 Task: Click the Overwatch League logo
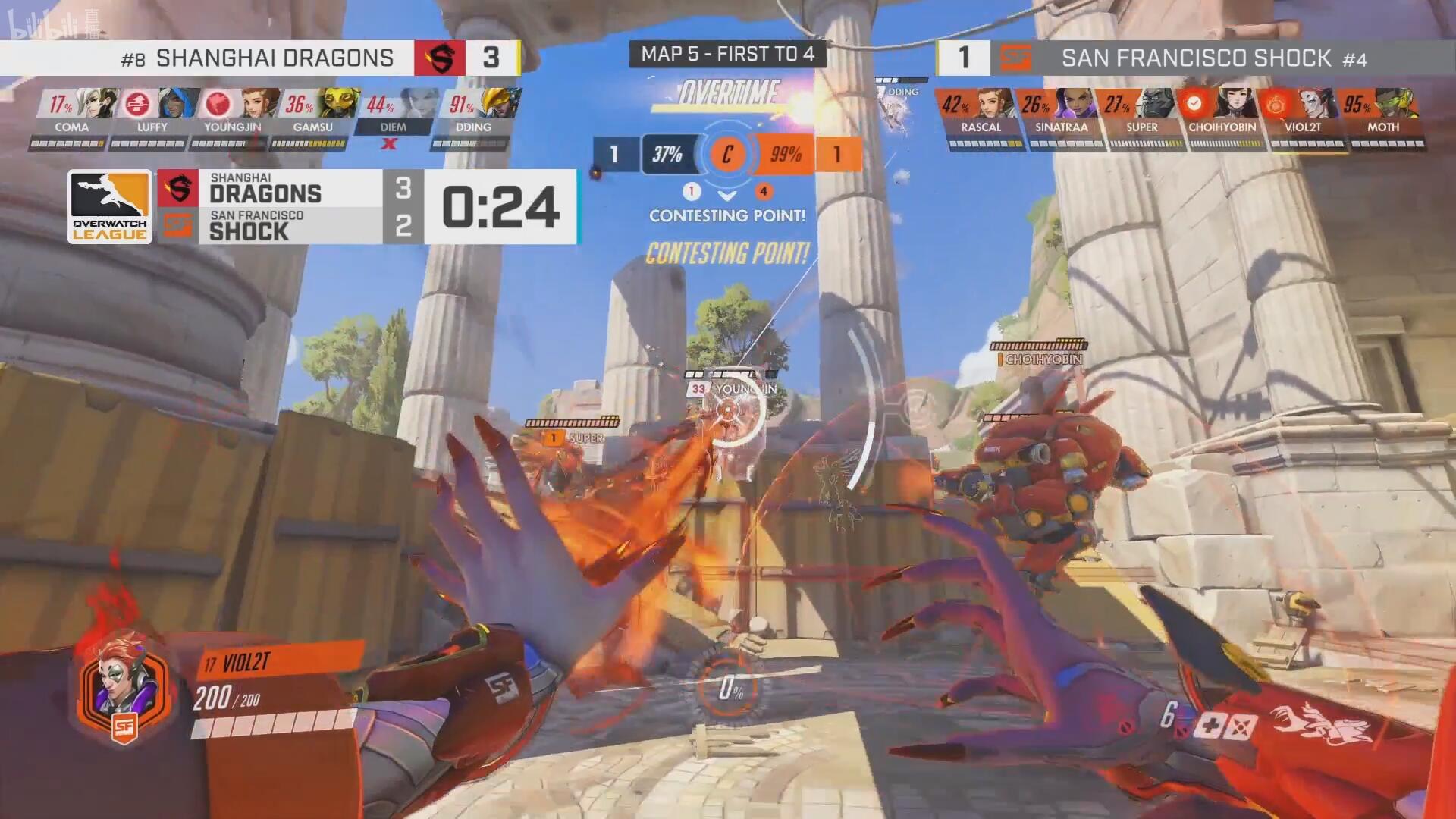[x=110, y=206]
